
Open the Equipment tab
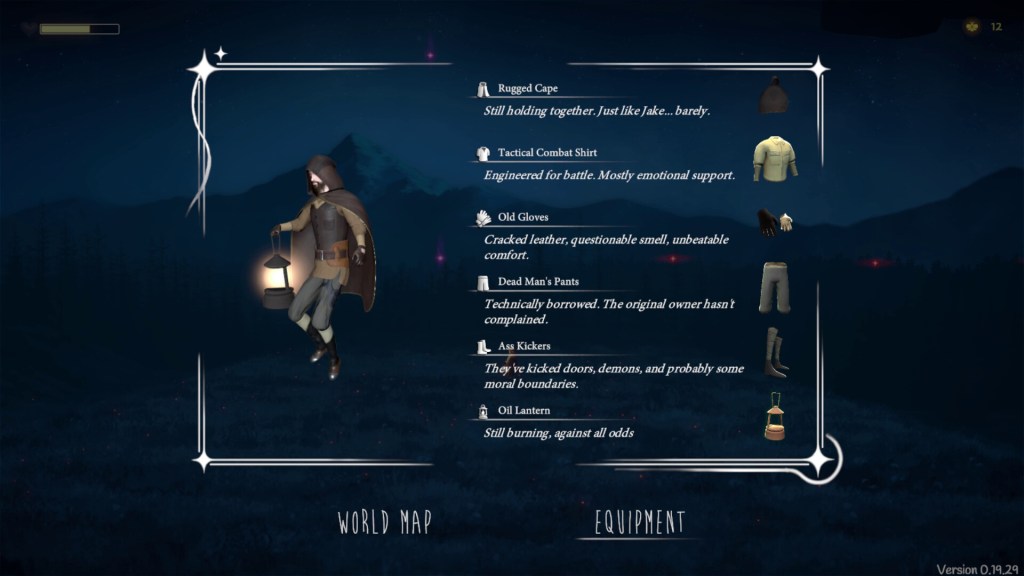640,522
